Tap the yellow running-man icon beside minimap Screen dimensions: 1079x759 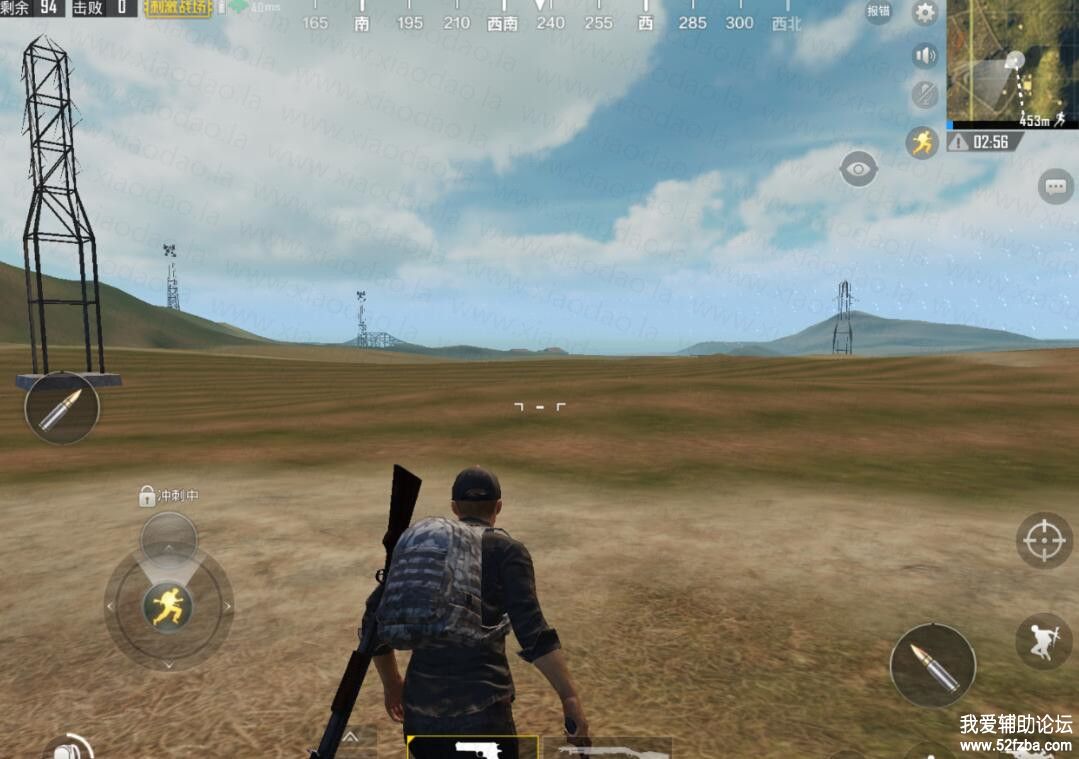coord(922,142)
